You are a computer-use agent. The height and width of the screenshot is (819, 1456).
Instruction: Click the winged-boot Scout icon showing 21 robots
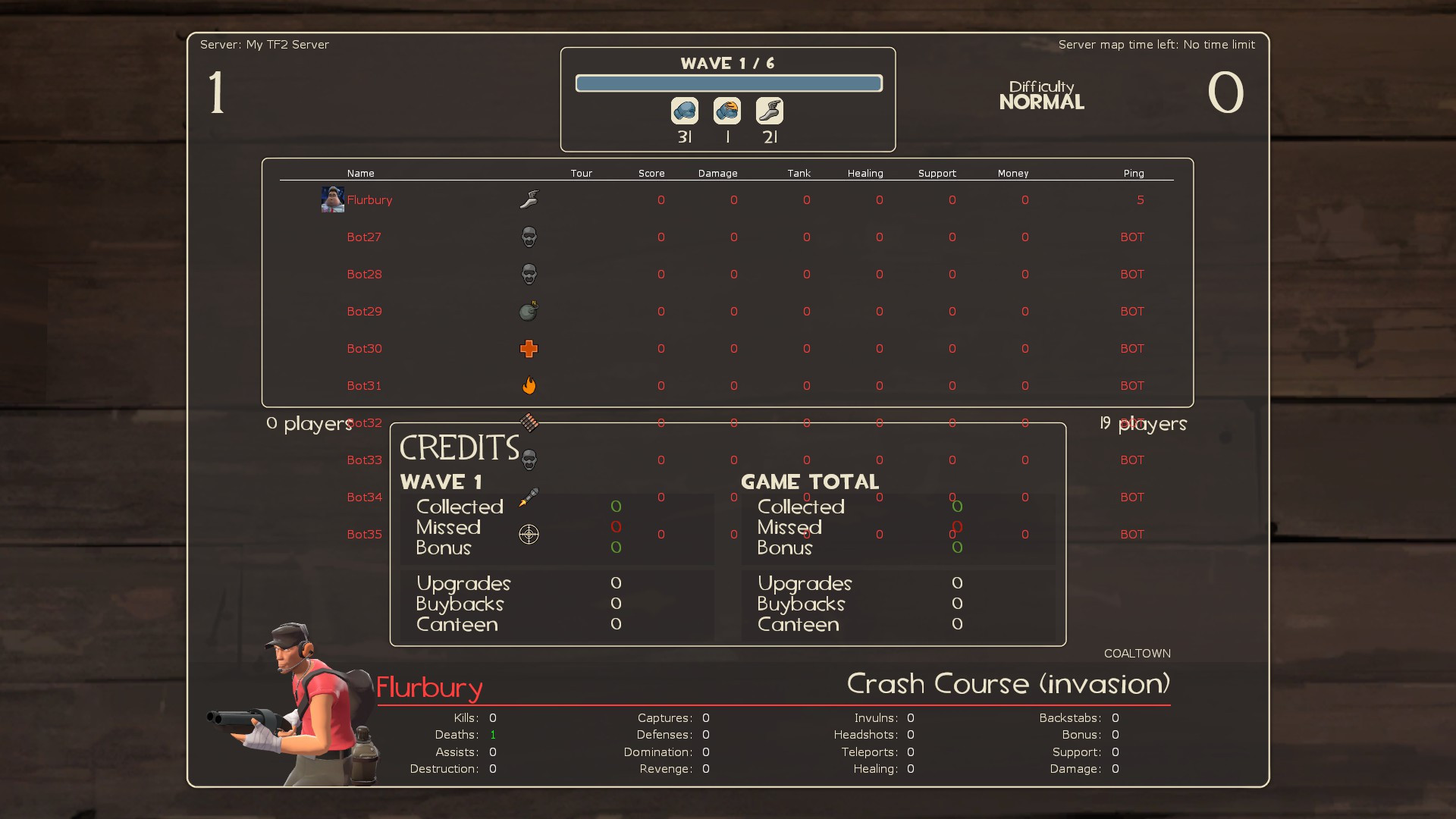tap(770, 110)
